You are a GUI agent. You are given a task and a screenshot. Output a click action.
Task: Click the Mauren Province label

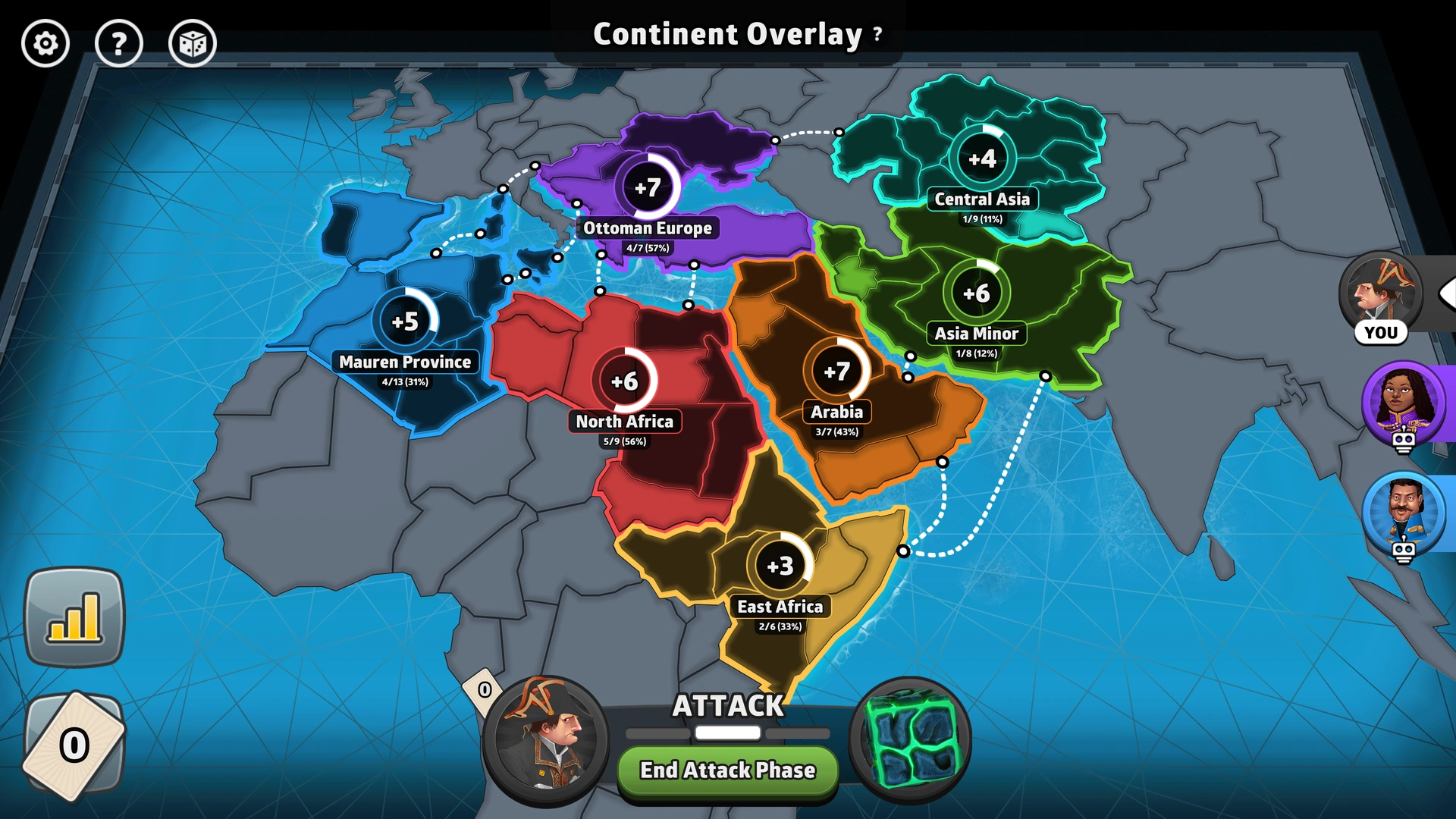pos(404,362)
